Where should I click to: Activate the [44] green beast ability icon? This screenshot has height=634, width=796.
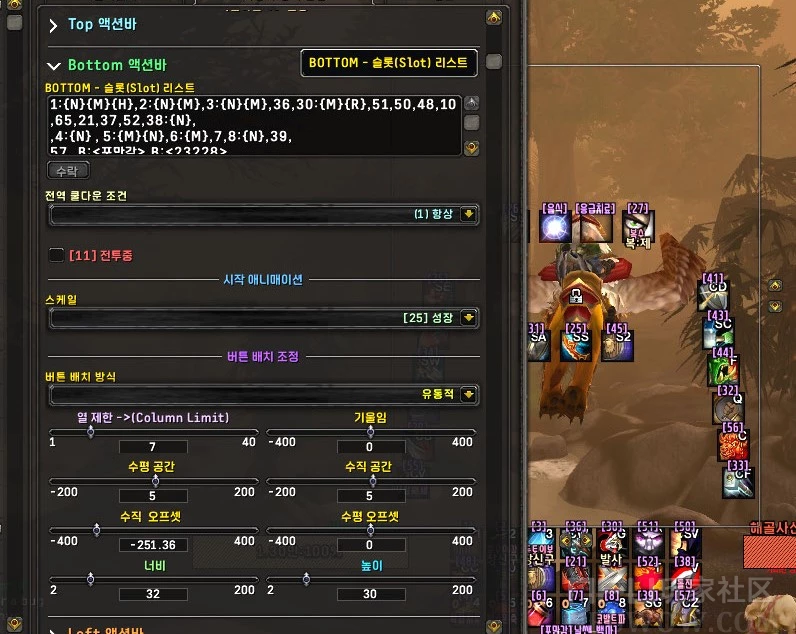[723, 370]
